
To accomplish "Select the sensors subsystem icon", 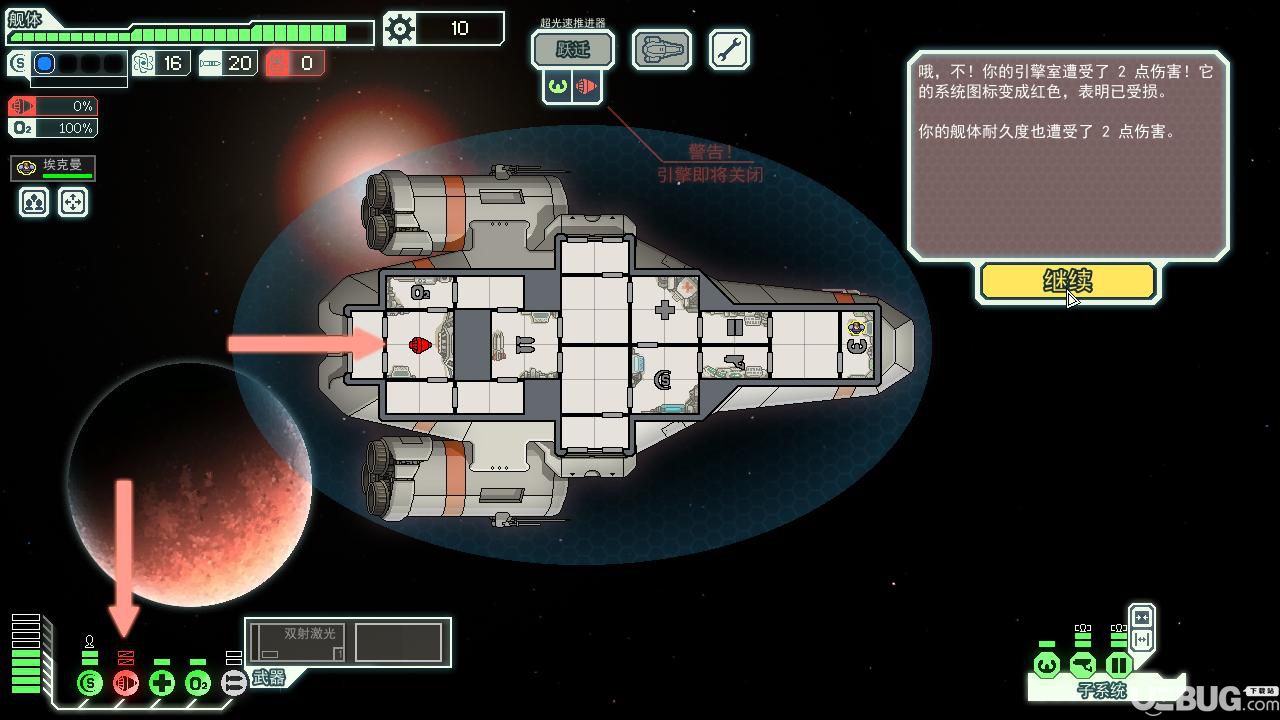I will (1082, 665).
